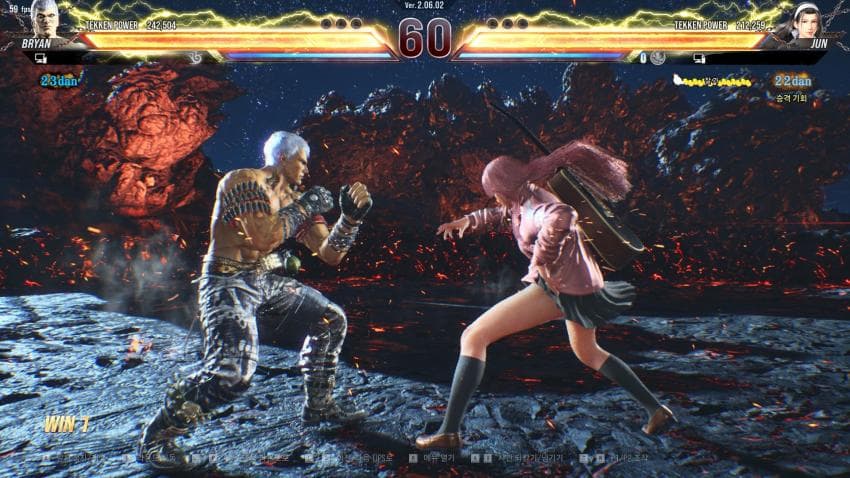Select the 22 dan rank badge
The height and width of the screenshot is (478, 850).
pos(792,80)
